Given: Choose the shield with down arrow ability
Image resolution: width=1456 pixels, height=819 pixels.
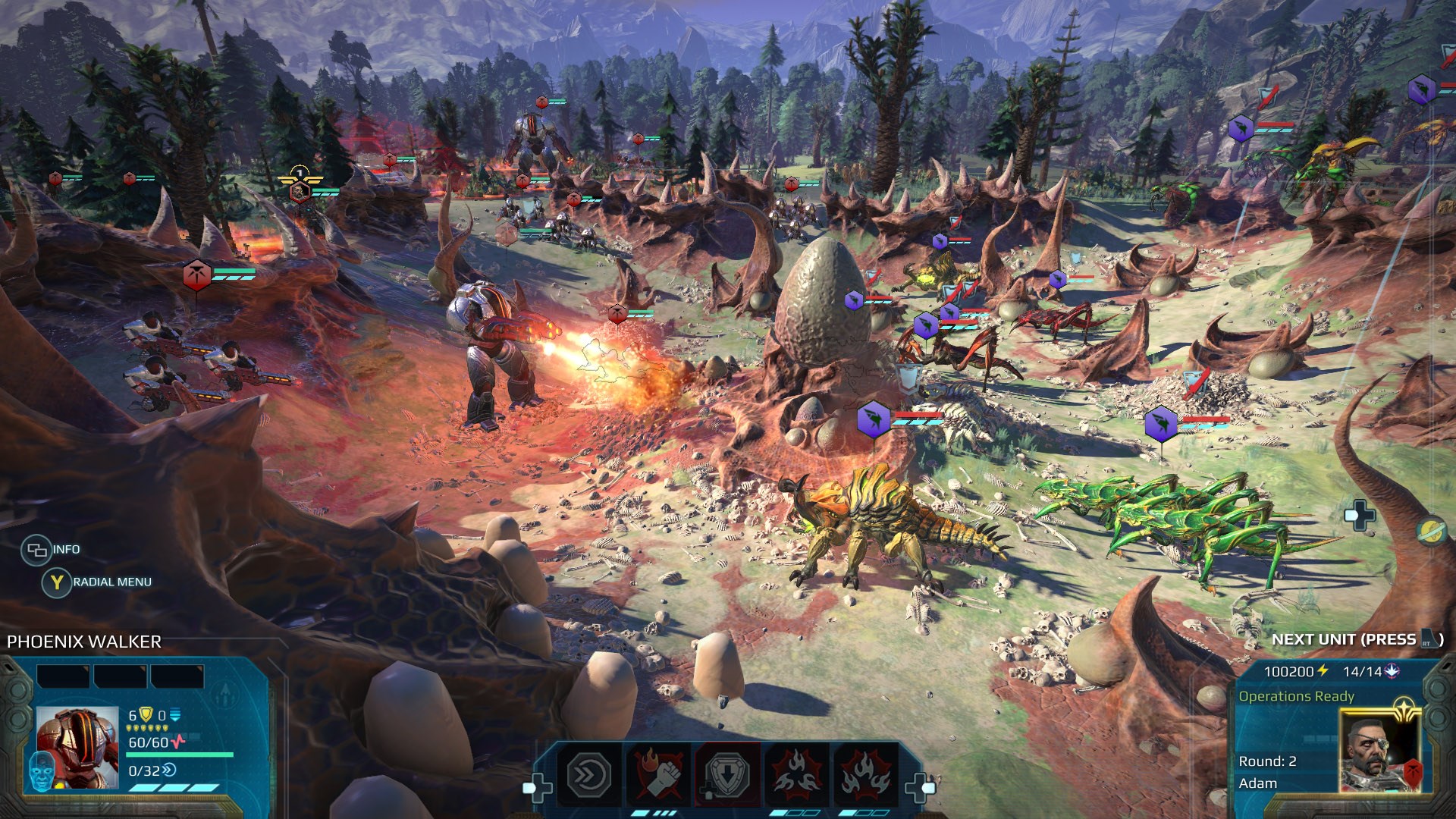Looking at the screenshot, I should (x=726, y=775).
